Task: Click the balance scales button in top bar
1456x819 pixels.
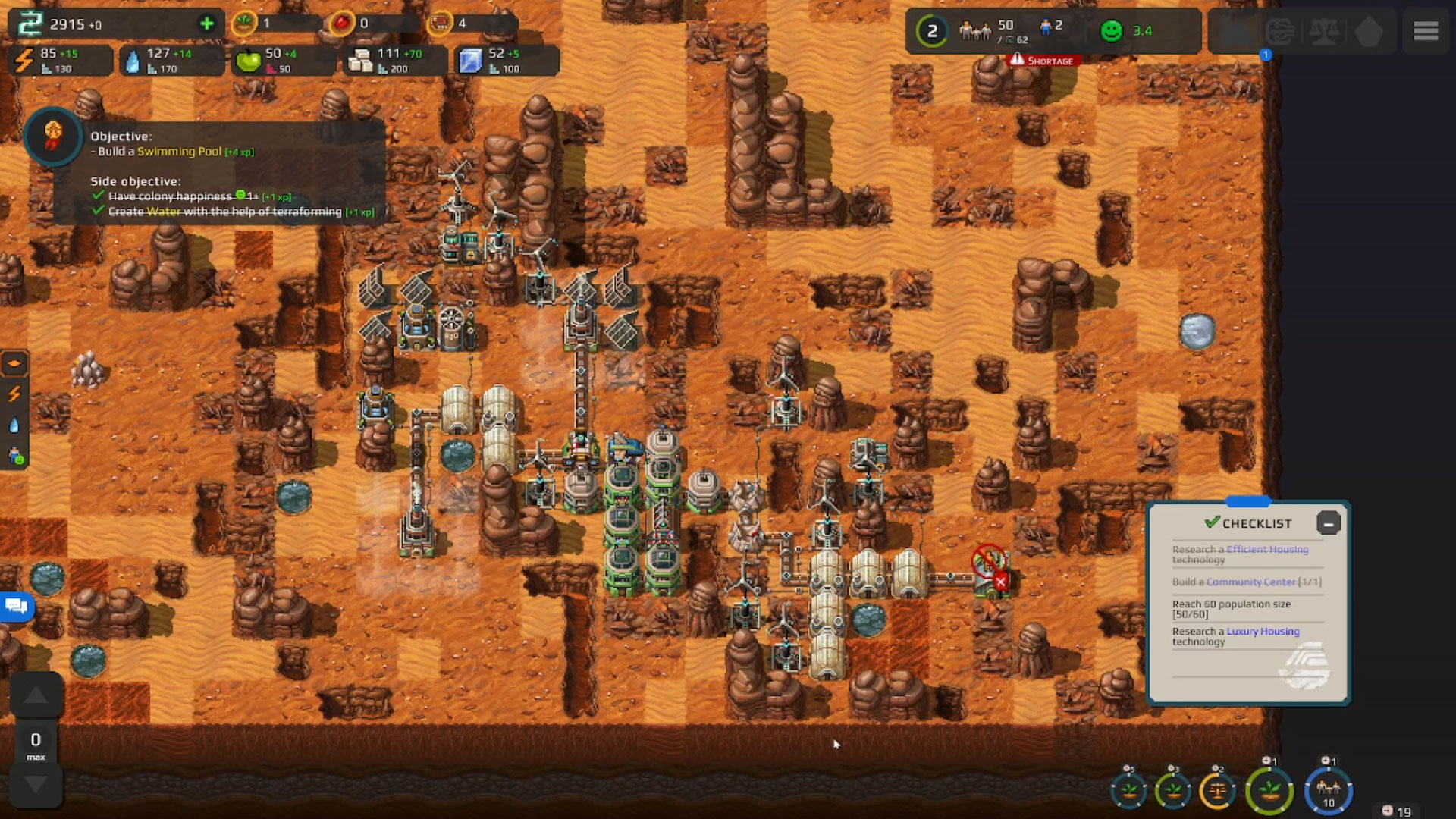Action: tap(1324, 32)
